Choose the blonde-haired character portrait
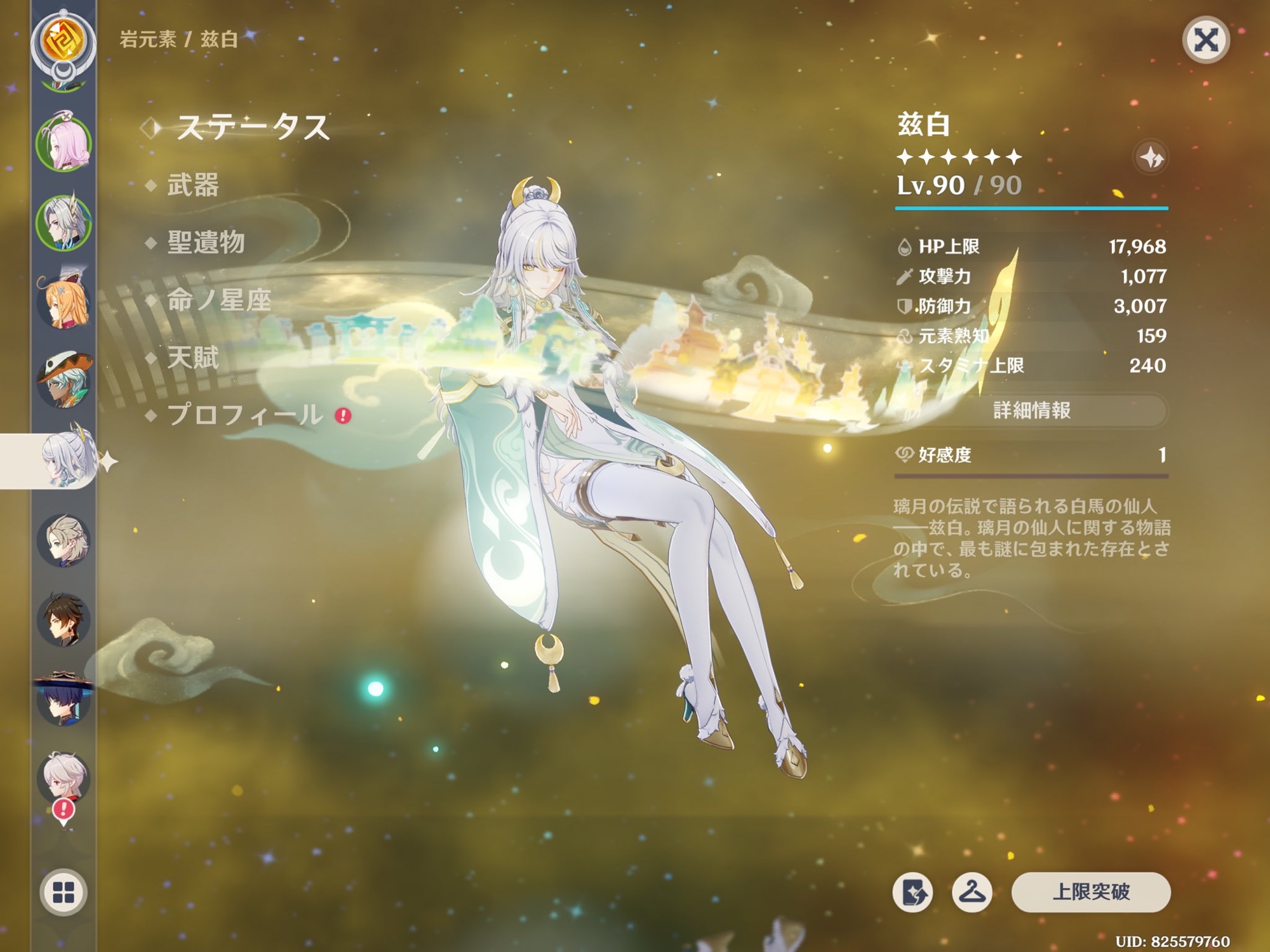Viewport: 1270px width, 952px height. pyautogui.click(x=63, y=540)
